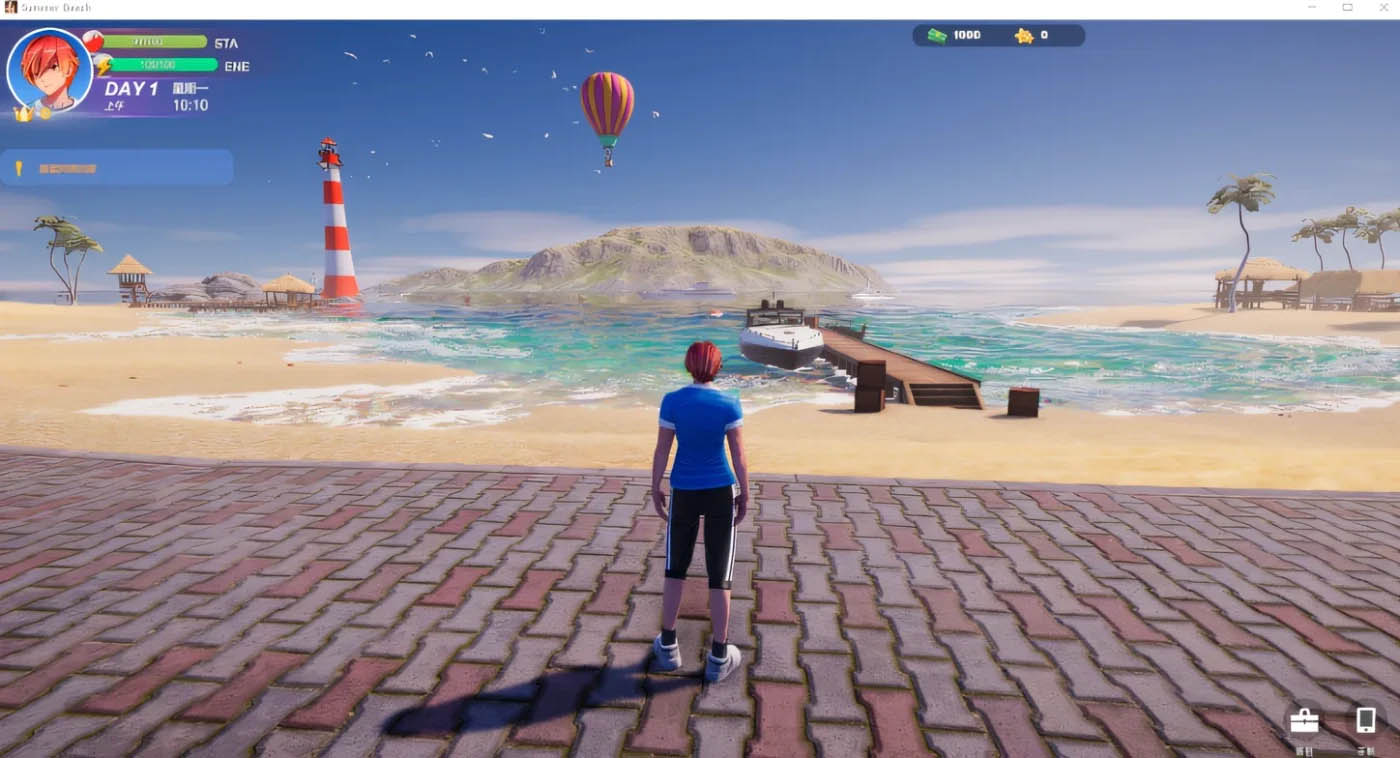
Task: Close the game window
Action: 1382,8
